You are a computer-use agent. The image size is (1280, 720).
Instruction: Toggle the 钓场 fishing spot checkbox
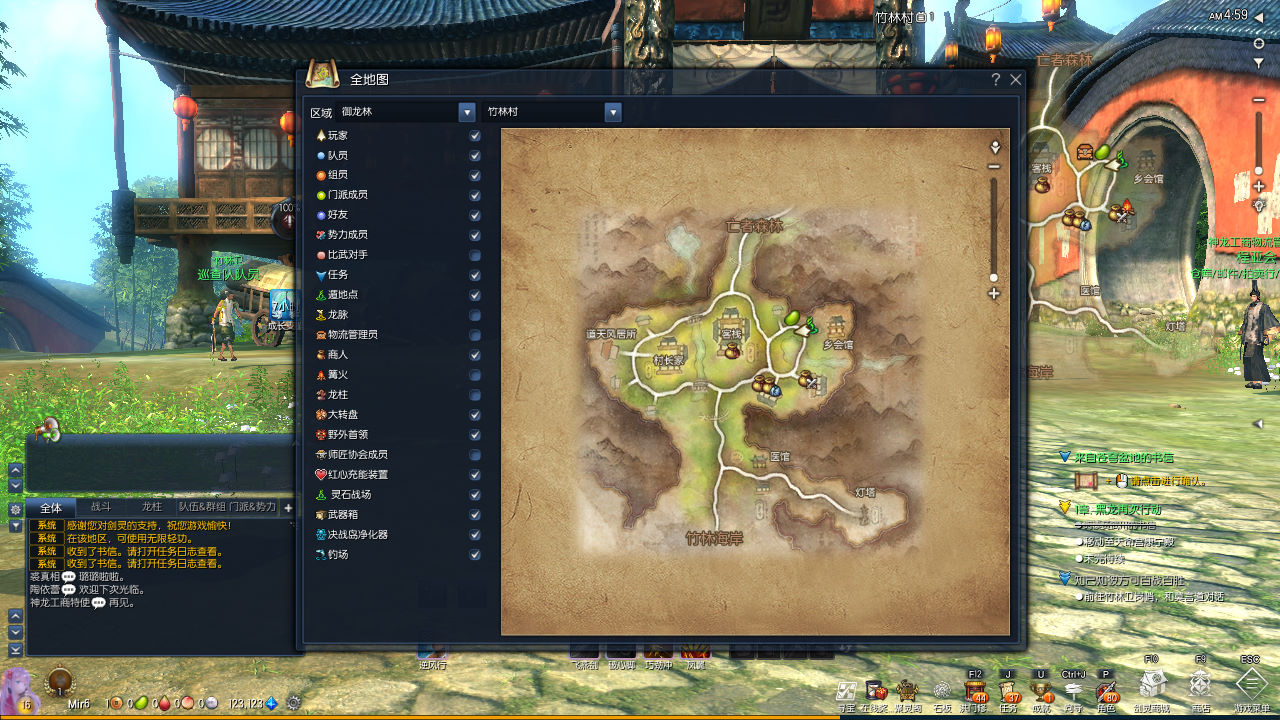475,555
